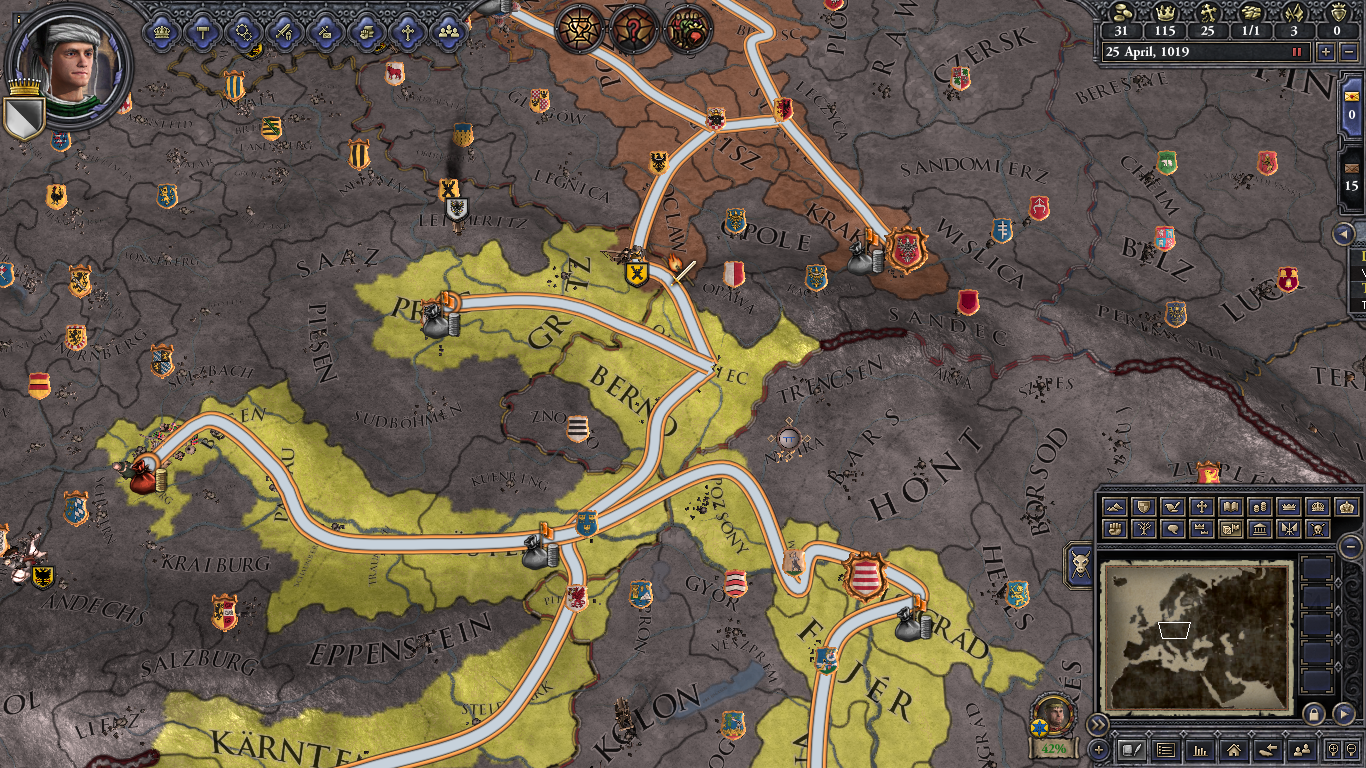Toggle the minimap camera lock padlock
This screenshot has height=768, width=1366.
coord(1313,714)
